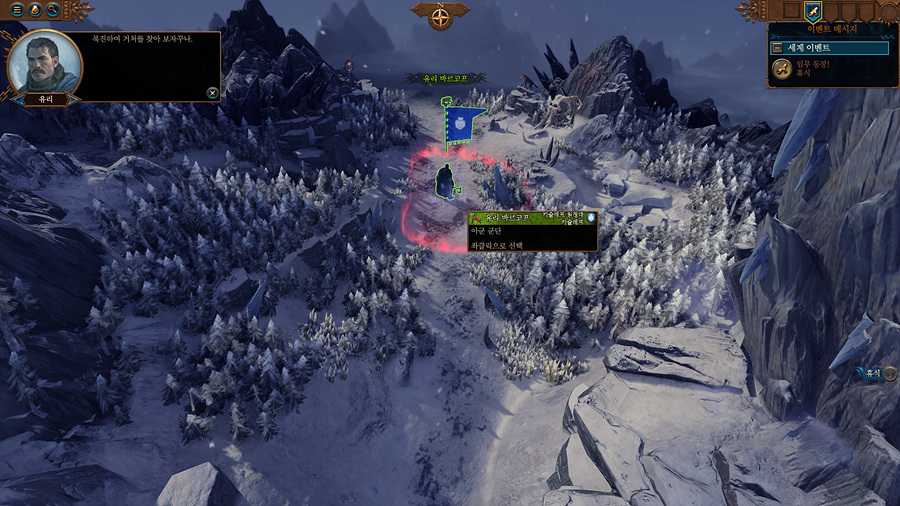The width and height of the screenshot is (900, 506).
Task: Open the main menu list button
Action: [18, 10]
